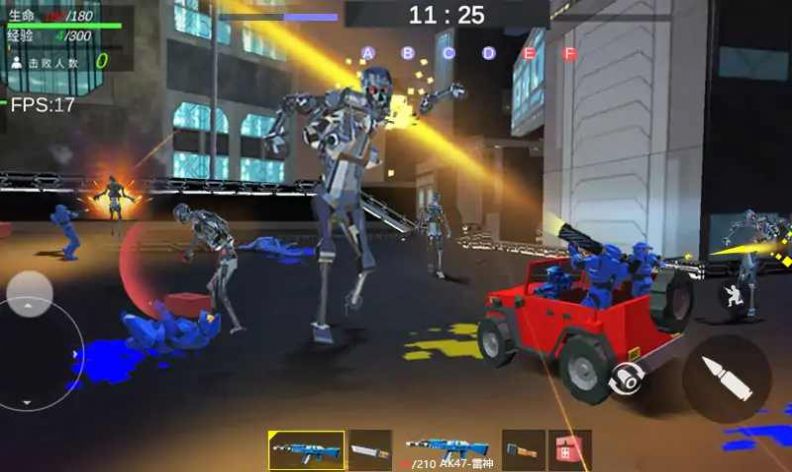This screenshot has width=792, height=472.
Task: Tap the sprint arrow button above joystick
Action: 30,294
